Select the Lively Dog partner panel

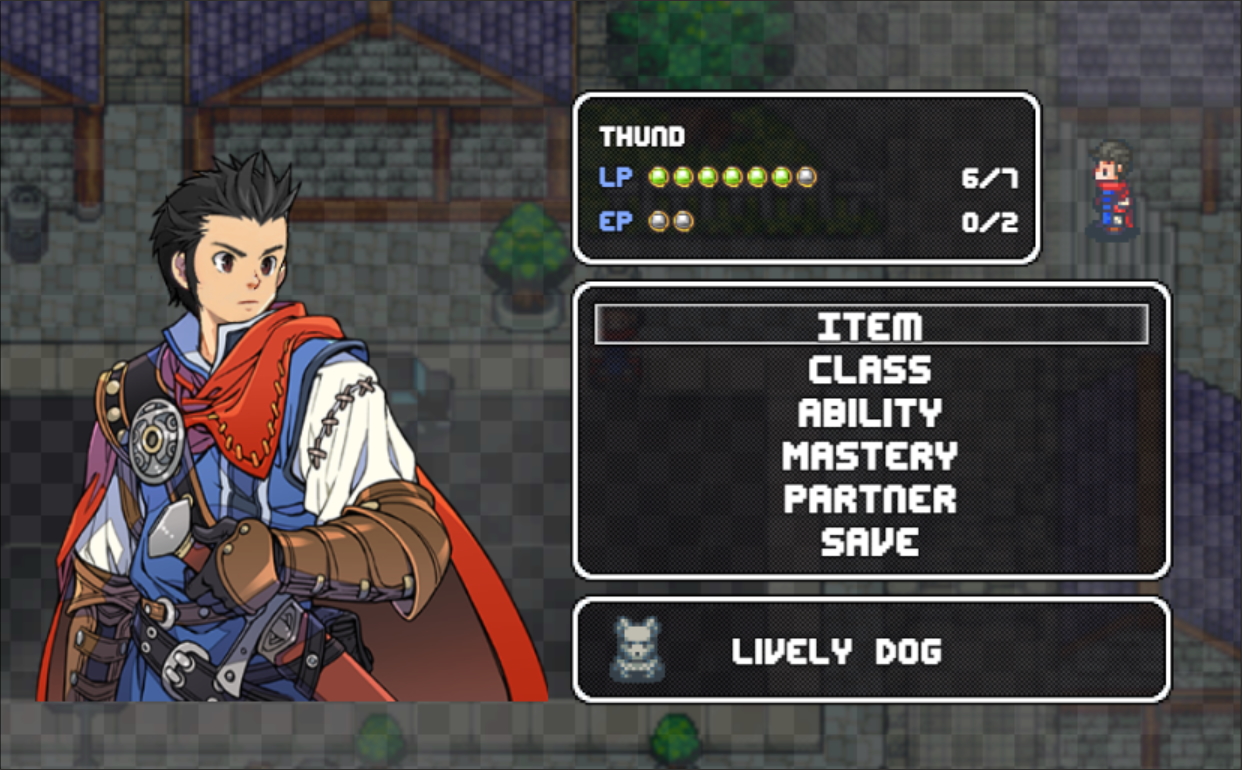point(870,651)
